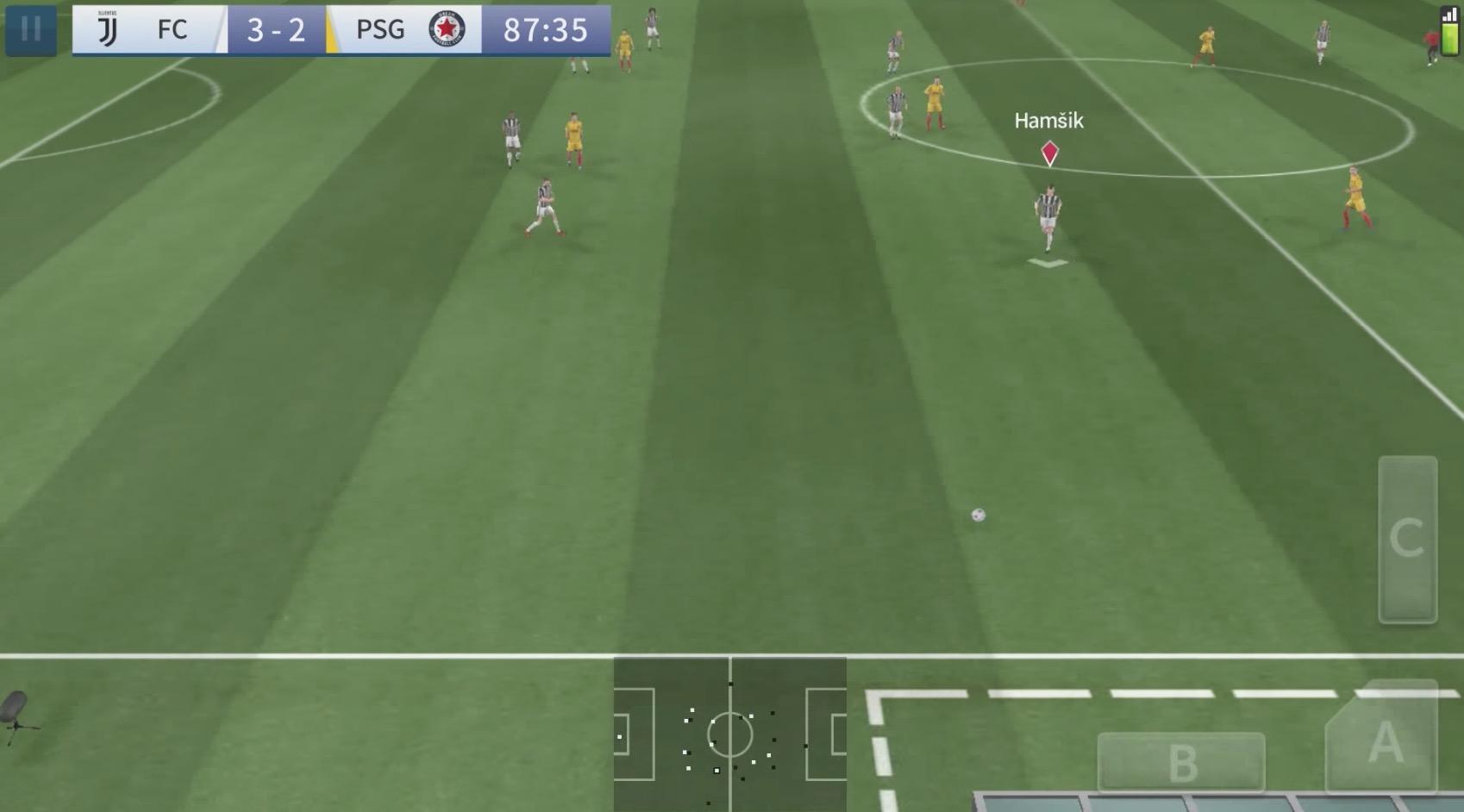
Task: Click the left penalty box on the minimap
Action: [634, 734]
